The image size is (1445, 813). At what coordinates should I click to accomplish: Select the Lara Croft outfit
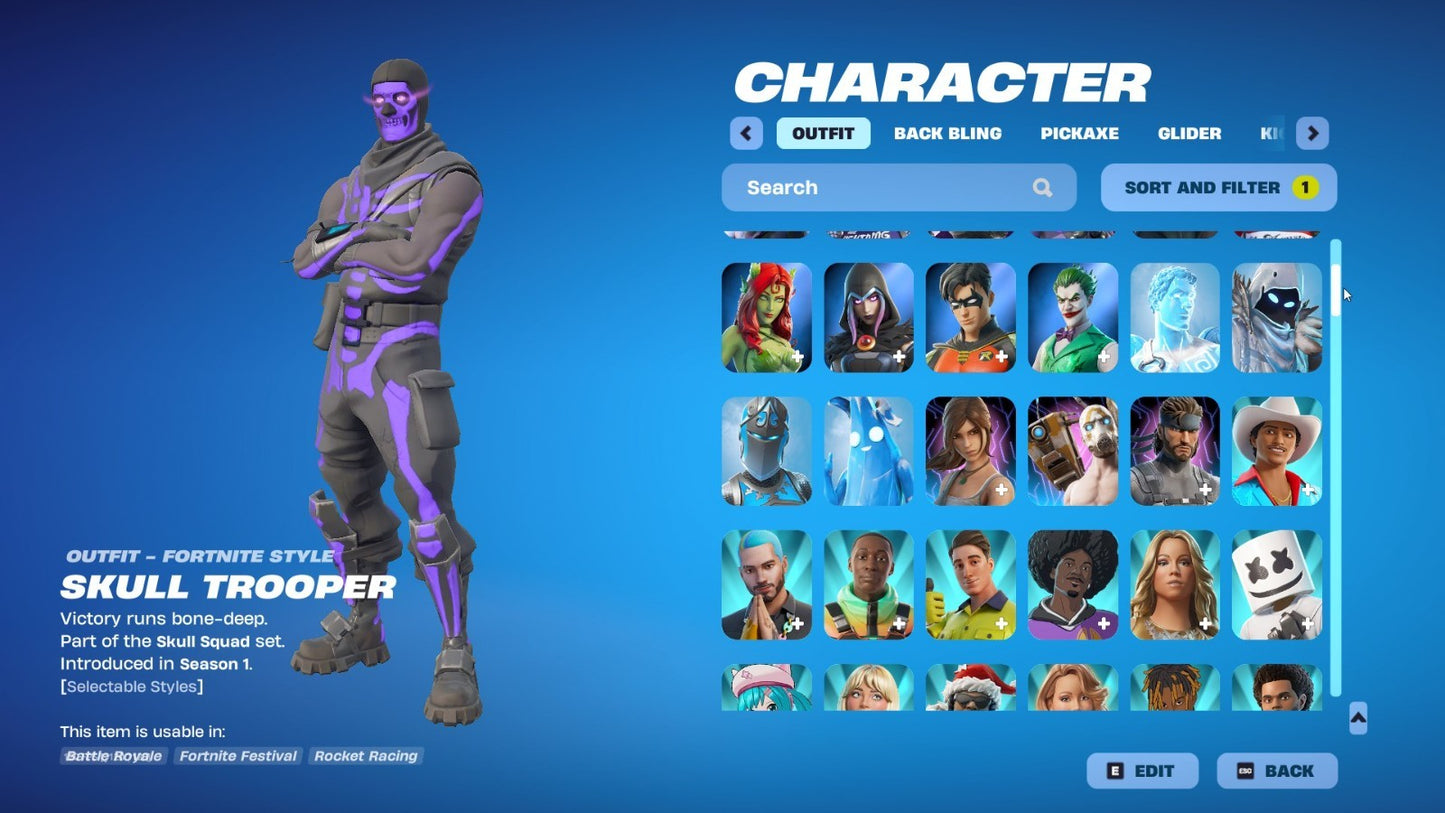coord(970,451)
